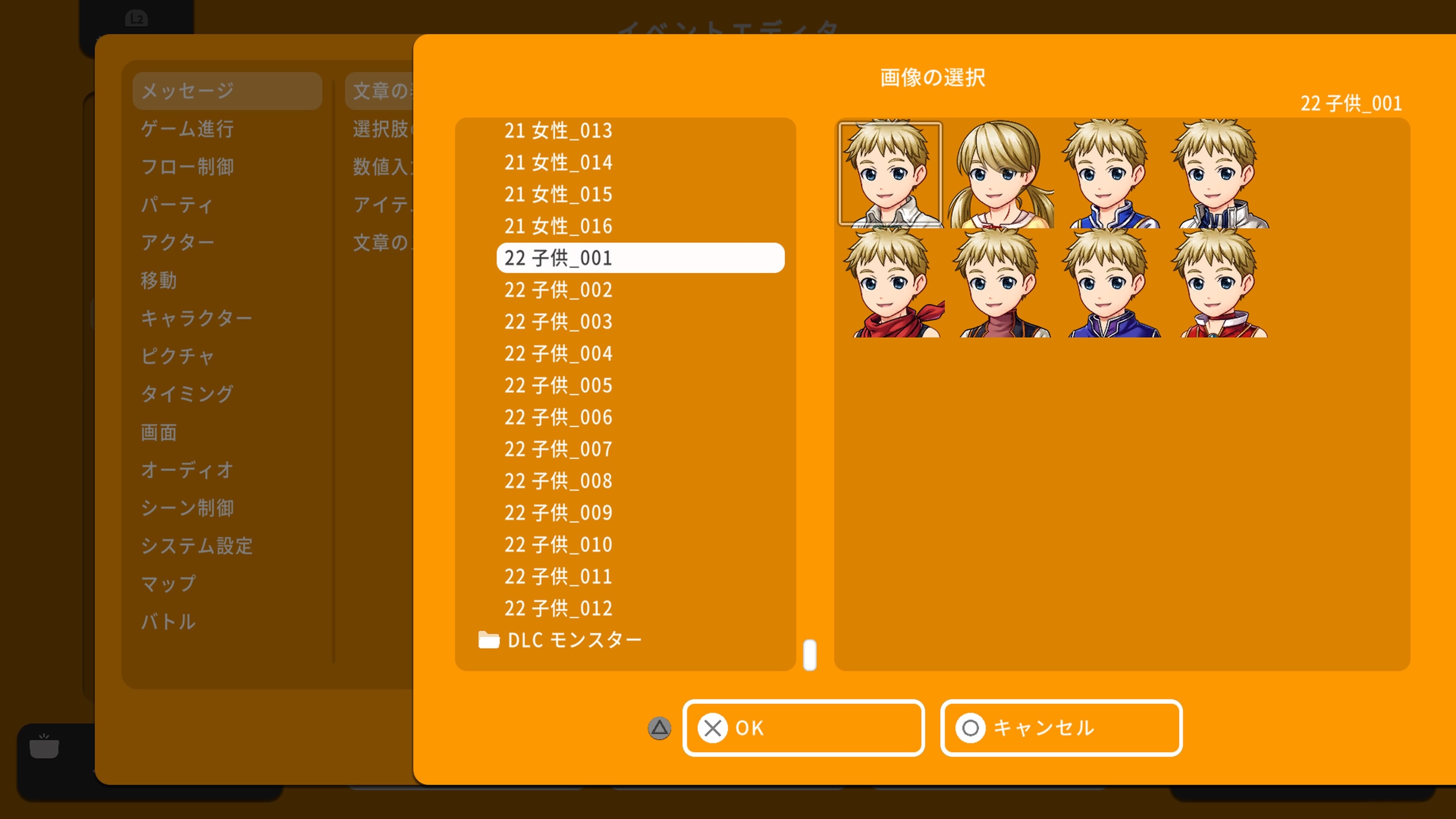Image resolution: width=1456 pixels, height=819 pixels.
Task: Choose the 22 子供_012 file entry
Action: point(558,608)
